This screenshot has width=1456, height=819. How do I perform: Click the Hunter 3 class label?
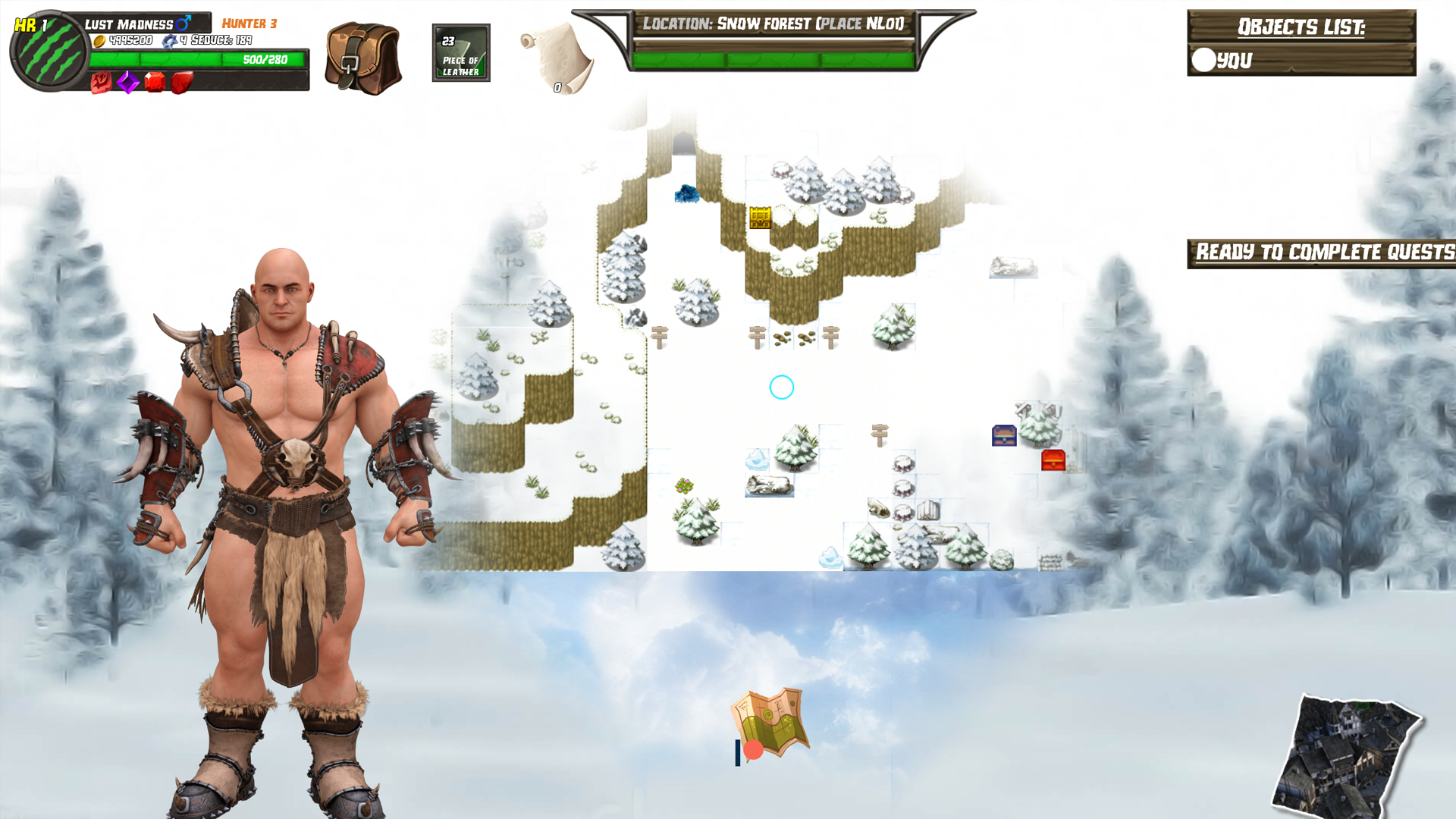[249, 24]
